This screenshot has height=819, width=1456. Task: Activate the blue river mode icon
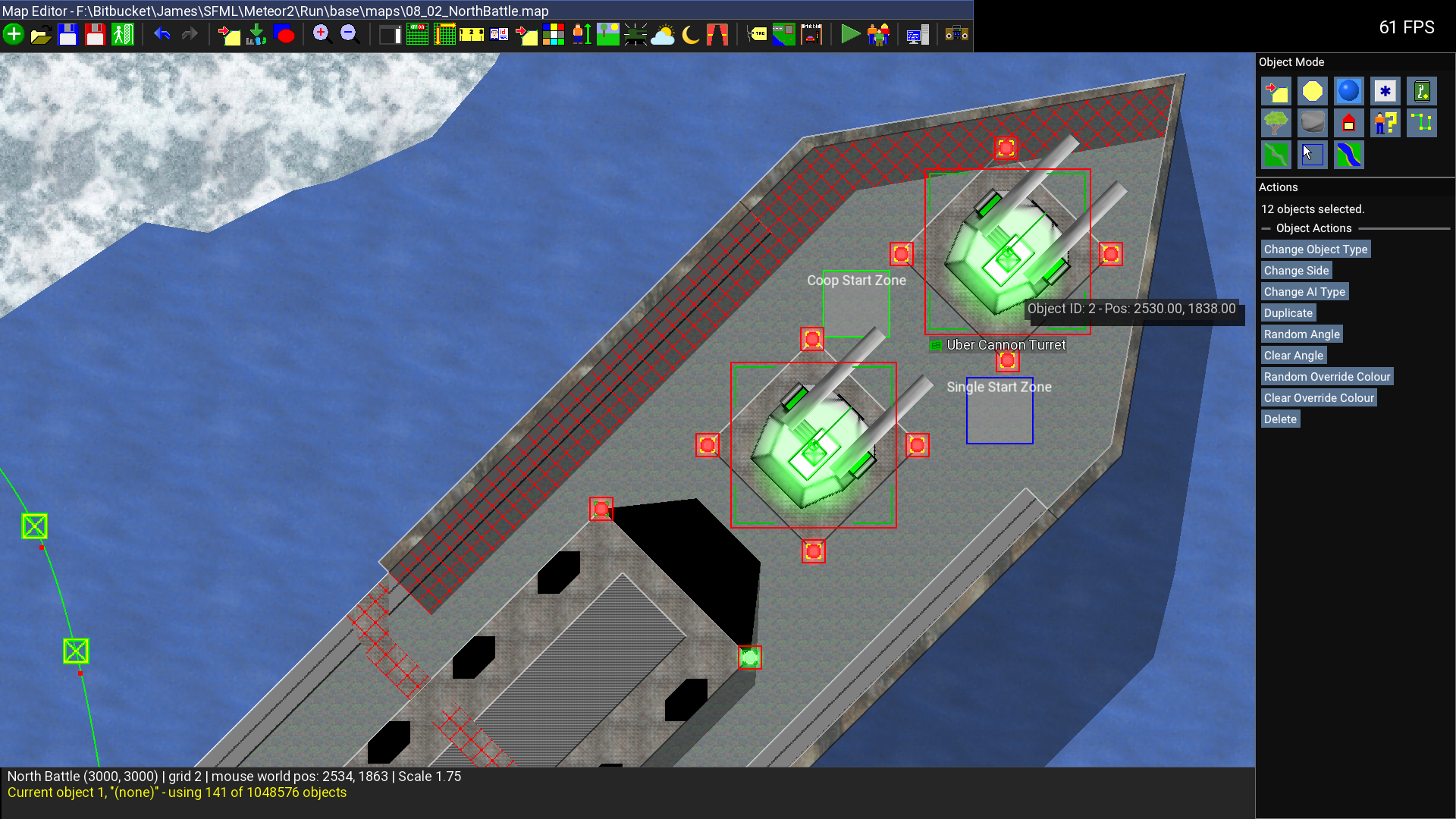pyautogui.click(x=1348, y=155)
